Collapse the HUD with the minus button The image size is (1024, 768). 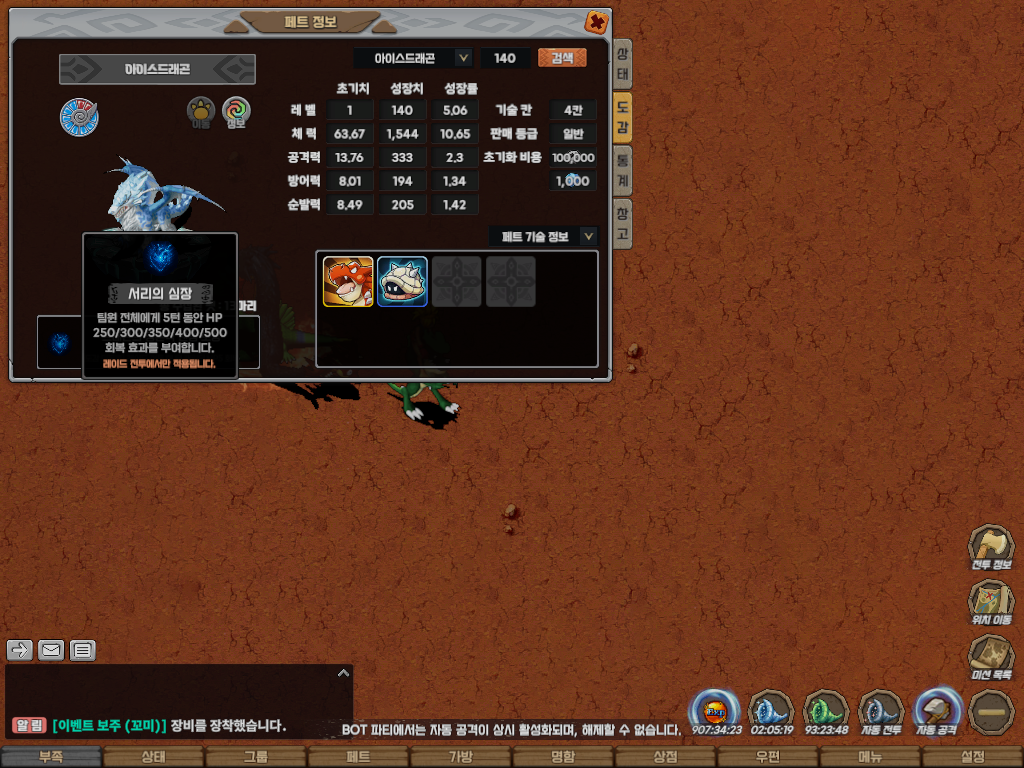[x=991, y=711]
